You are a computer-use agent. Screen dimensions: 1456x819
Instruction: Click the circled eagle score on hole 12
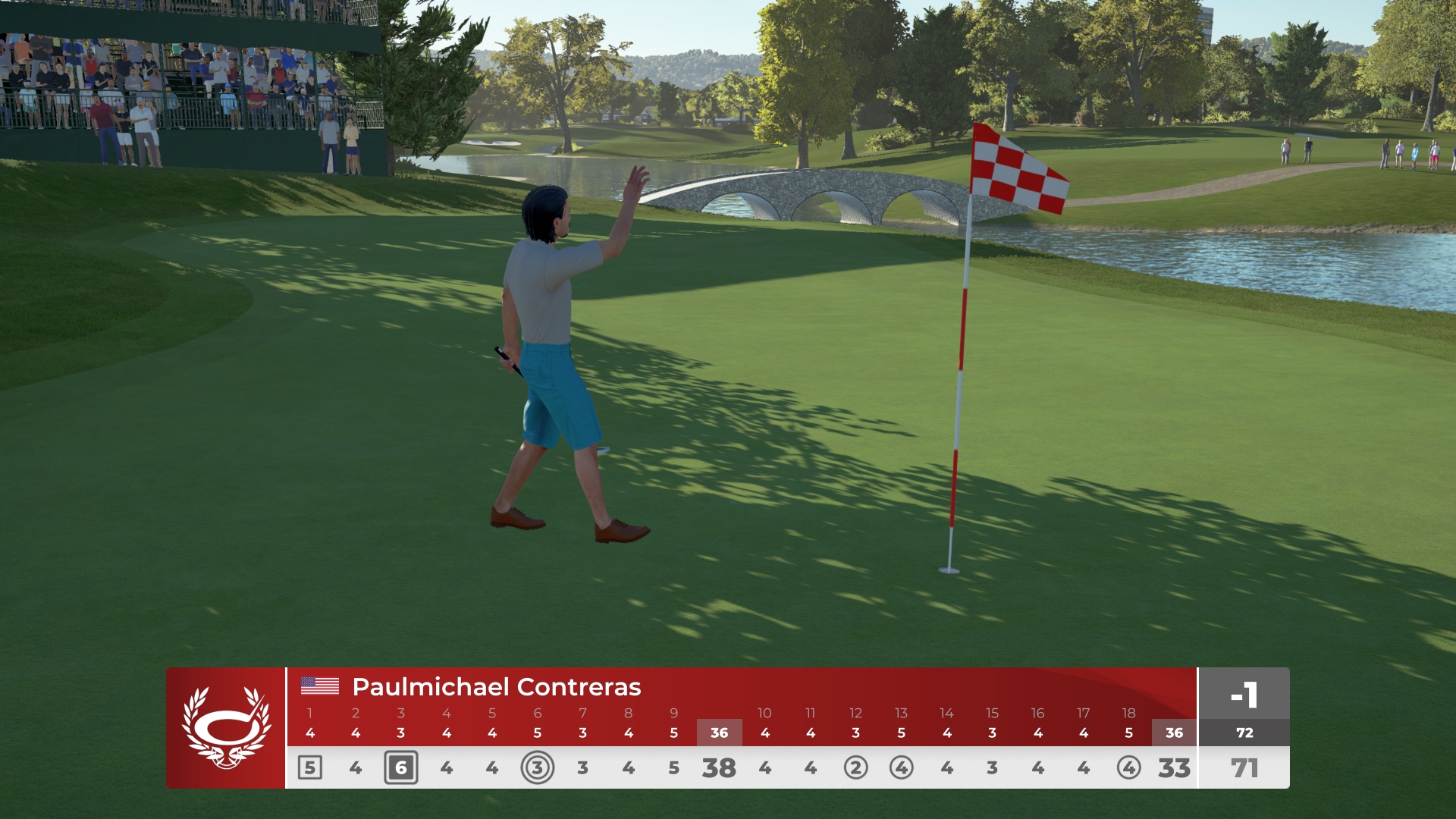pos(855,767)
